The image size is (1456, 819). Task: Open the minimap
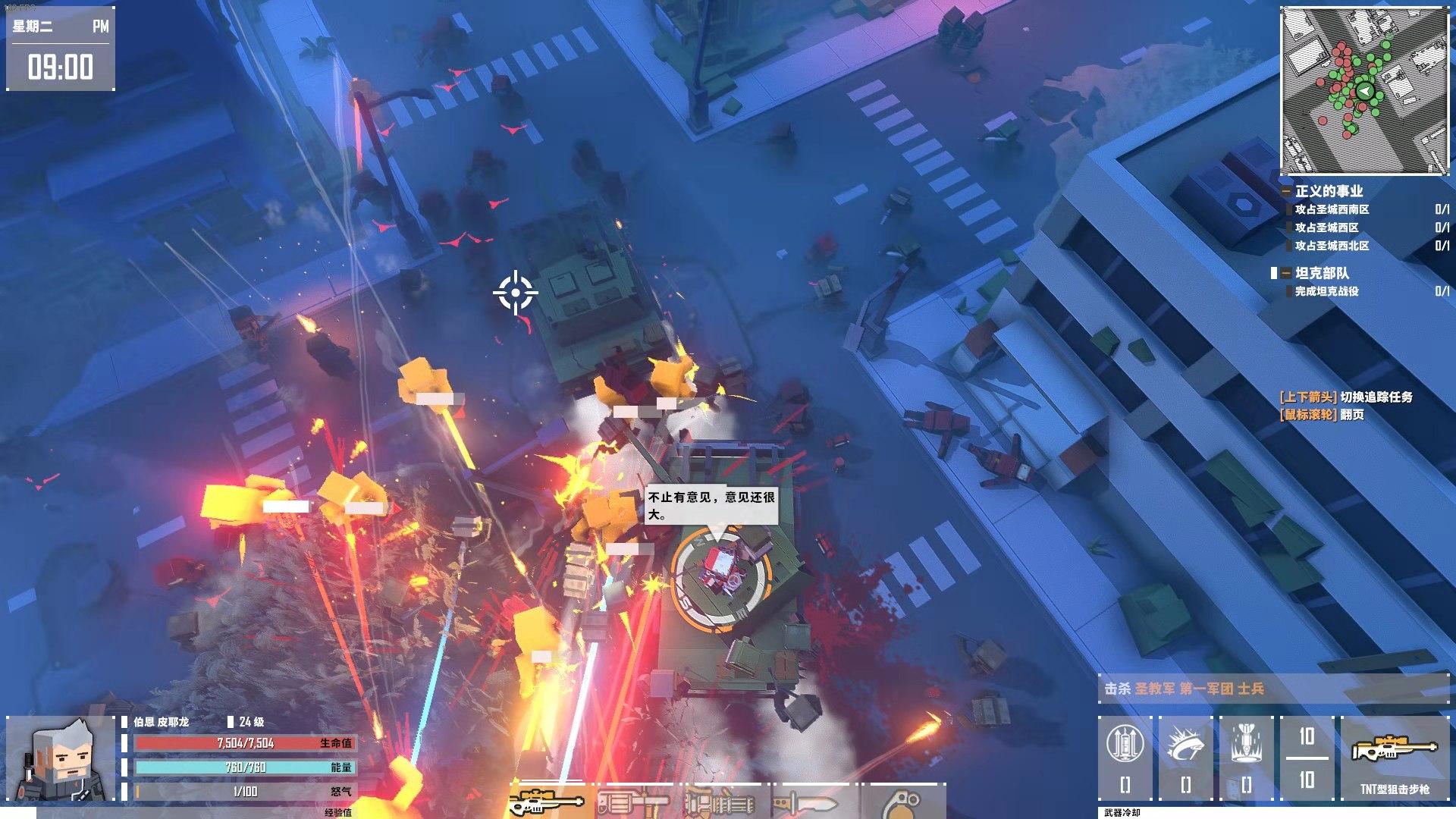(x=1363, y=91)
